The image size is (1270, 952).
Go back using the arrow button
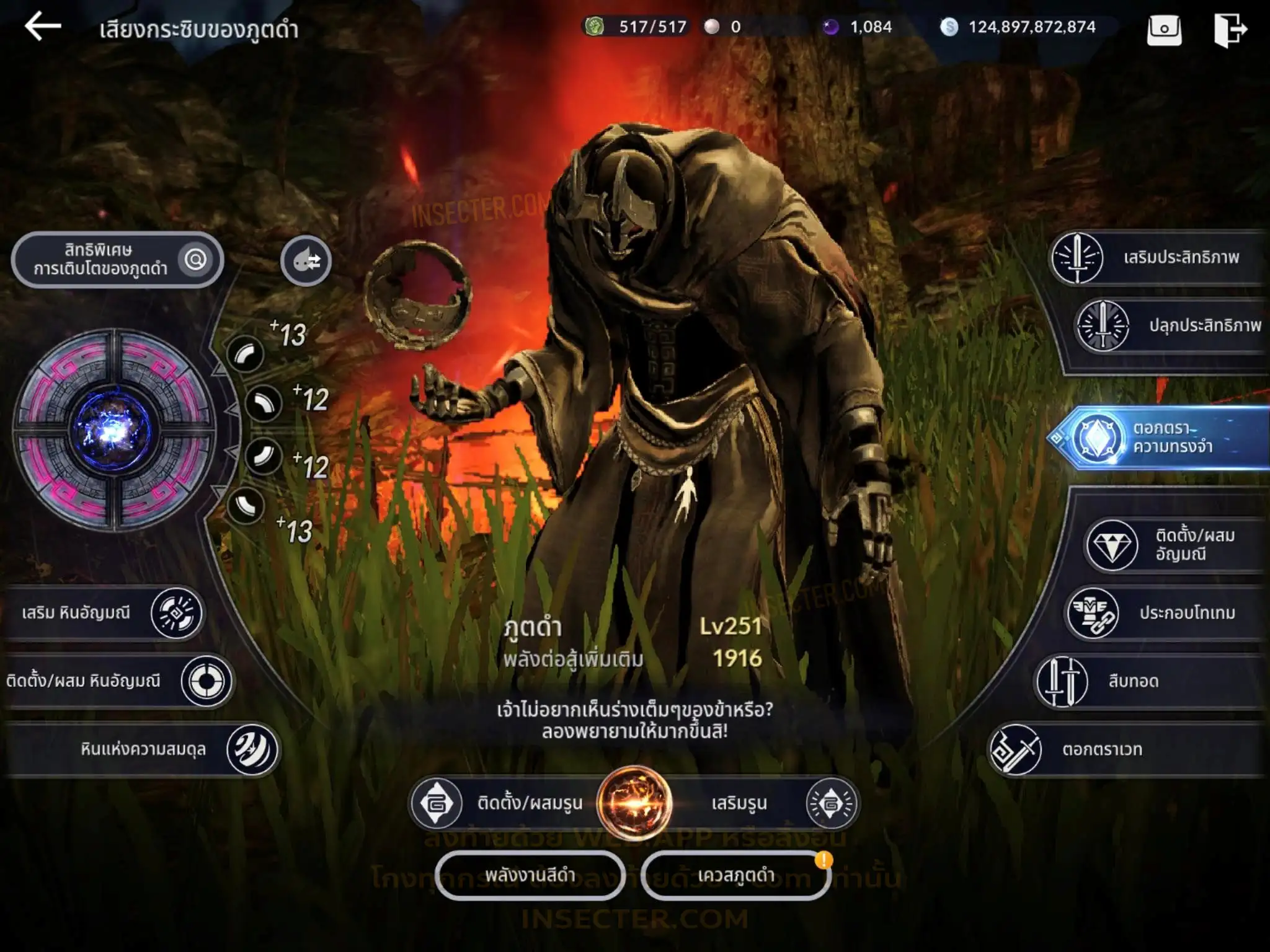(x=42, y=27)
